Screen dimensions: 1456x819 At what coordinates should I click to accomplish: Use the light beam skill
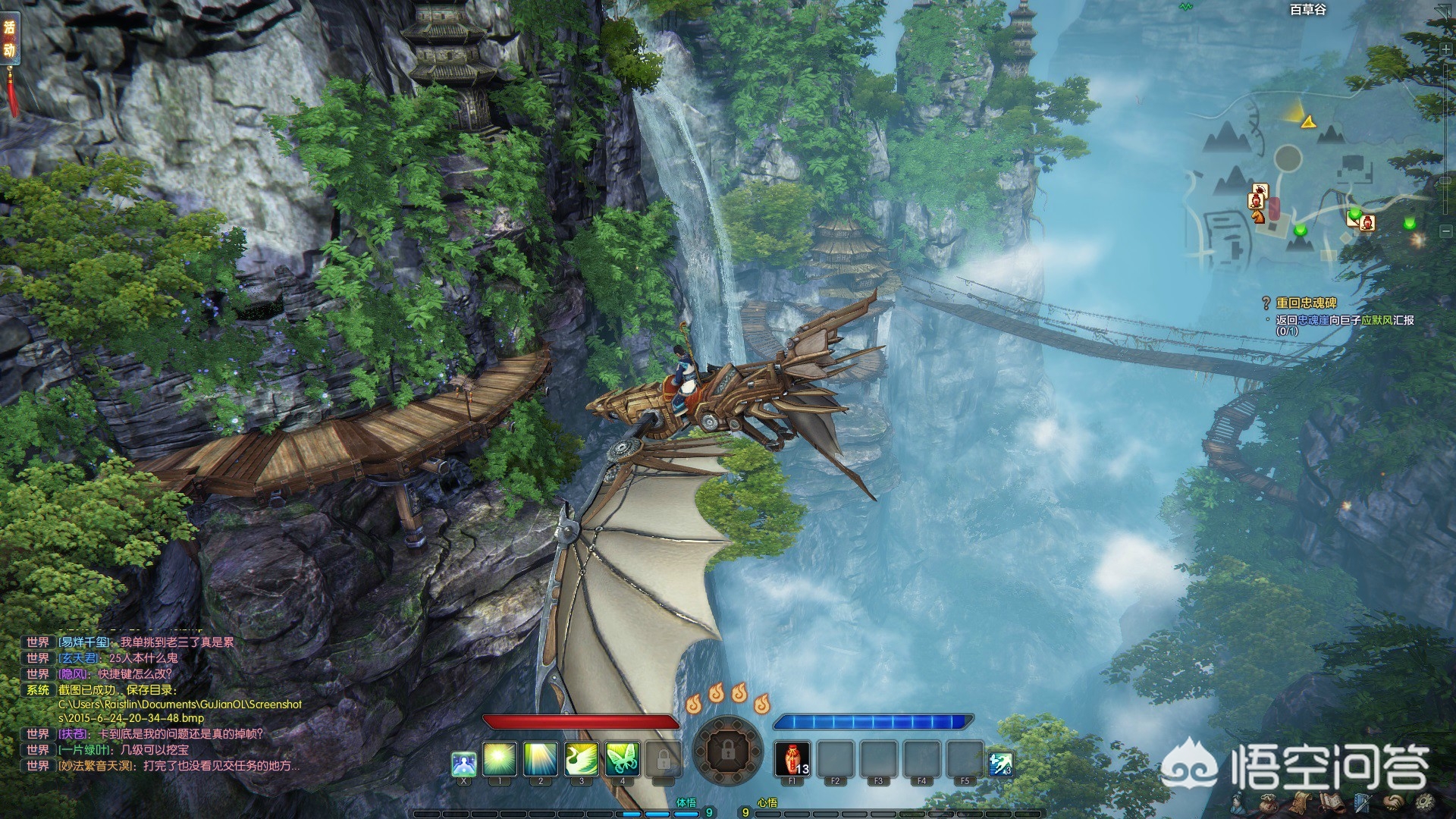click(541, 759)
